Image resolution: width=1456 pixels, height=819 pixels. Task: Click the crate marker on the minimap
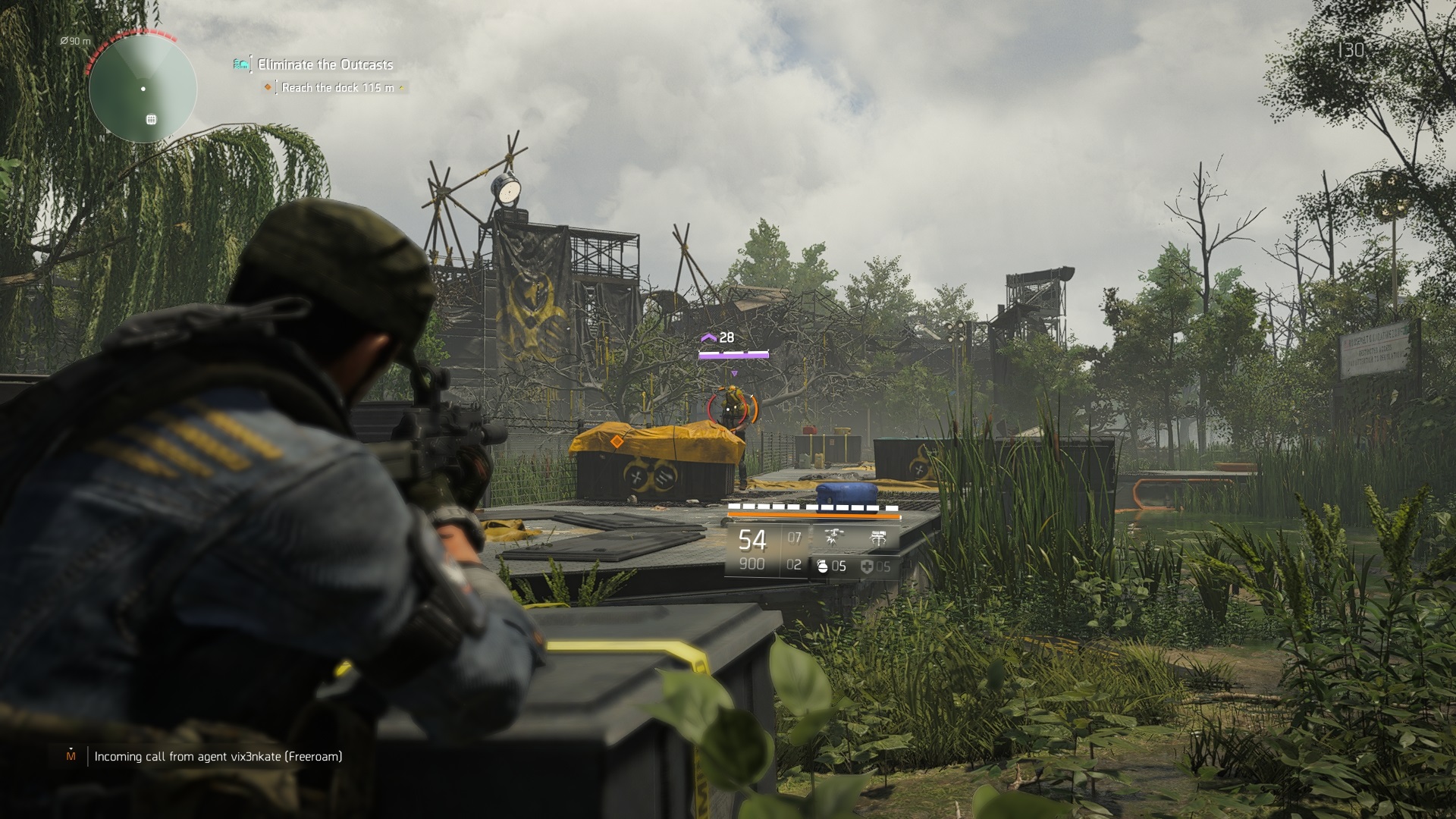click(x=151, y=119)
